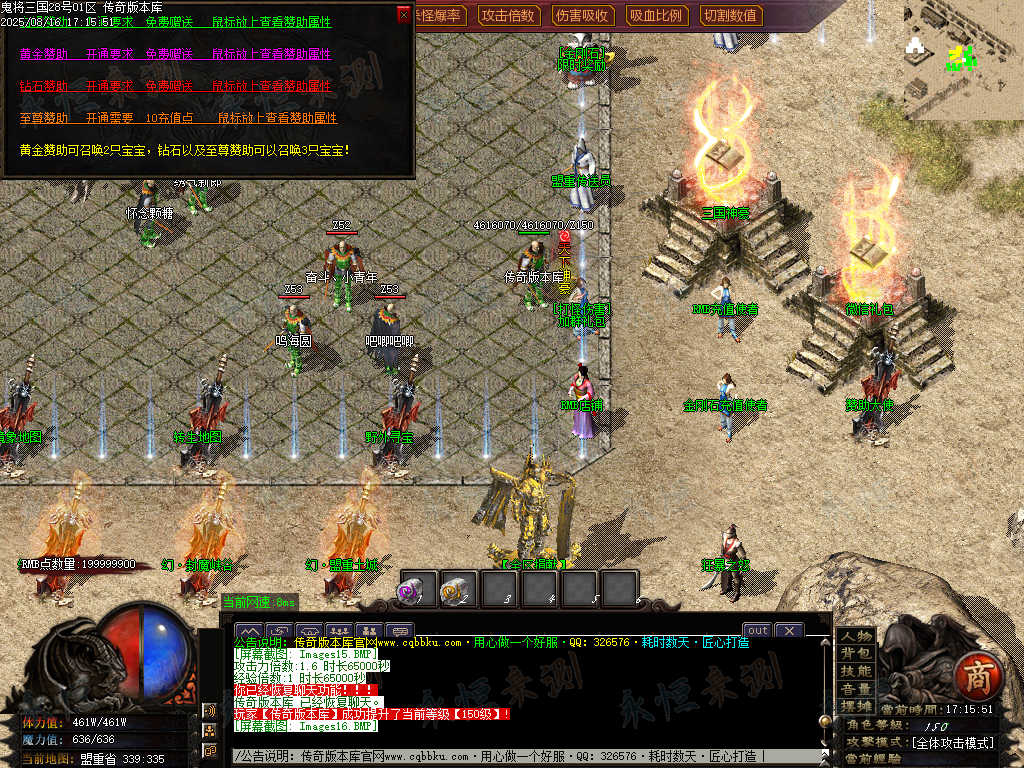Select the 至尊赞助 sponsorship row
Screen dimensions: 1024x768
coord(175,118)
